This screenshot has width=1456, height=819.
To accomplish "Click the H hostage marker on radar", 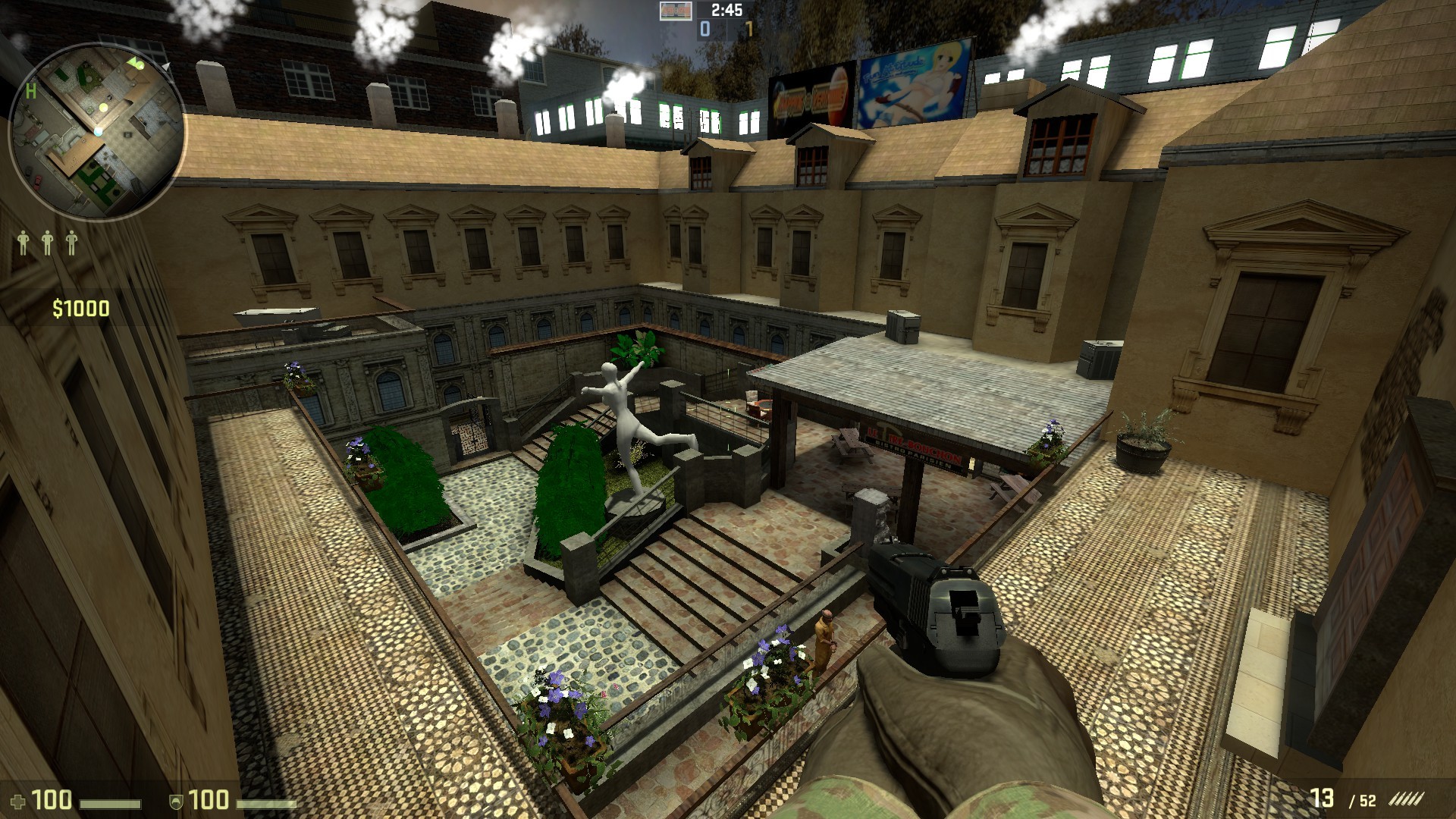I will (x=31, y=92).
